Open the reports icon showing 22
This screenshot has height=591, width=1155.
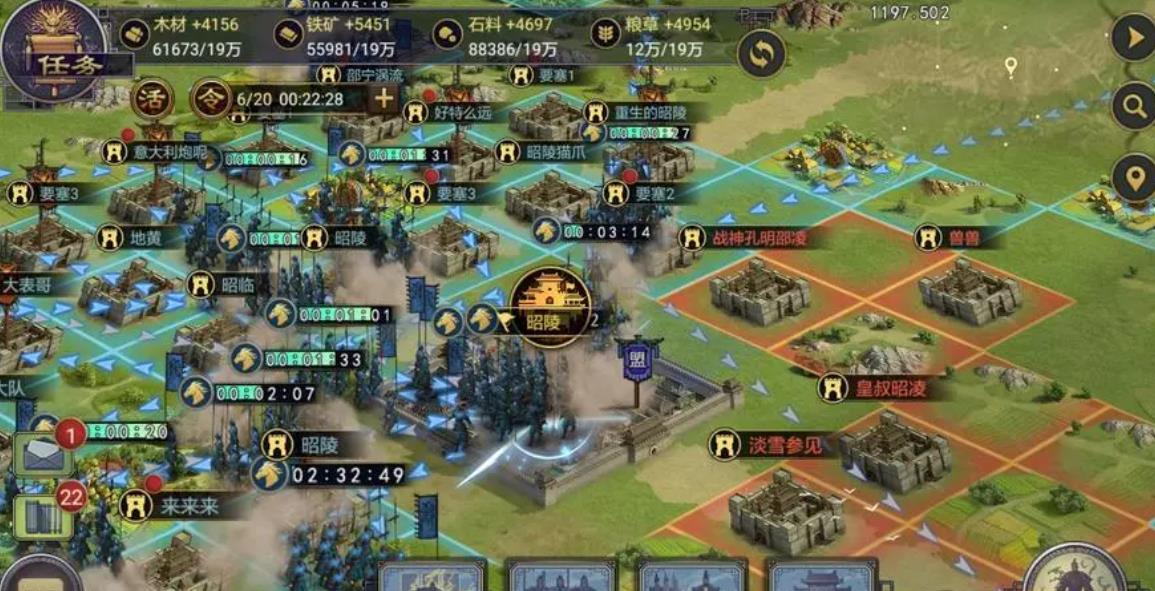[42, 516]
